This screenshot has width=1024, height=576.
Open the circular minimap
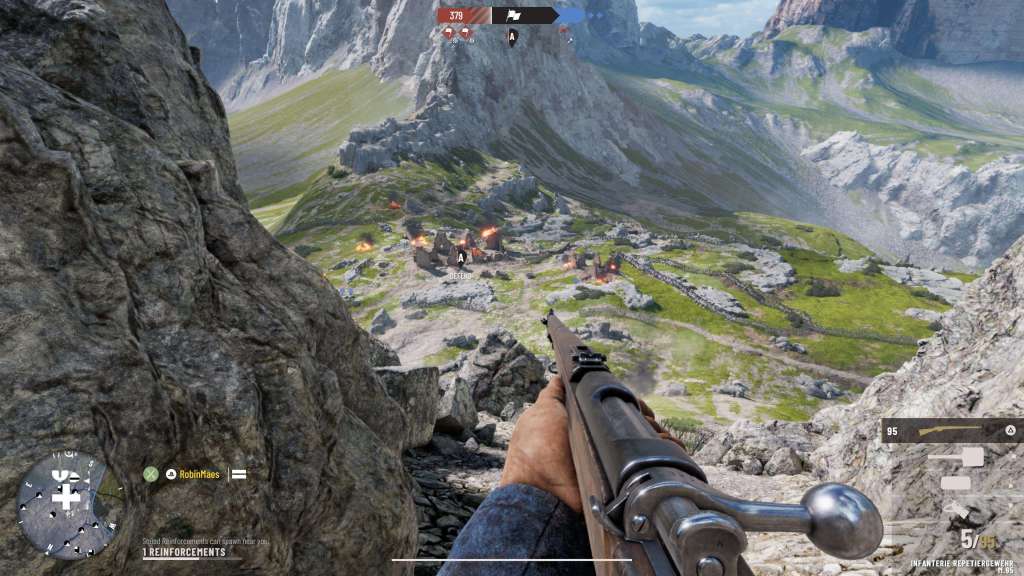pos(66,502)
